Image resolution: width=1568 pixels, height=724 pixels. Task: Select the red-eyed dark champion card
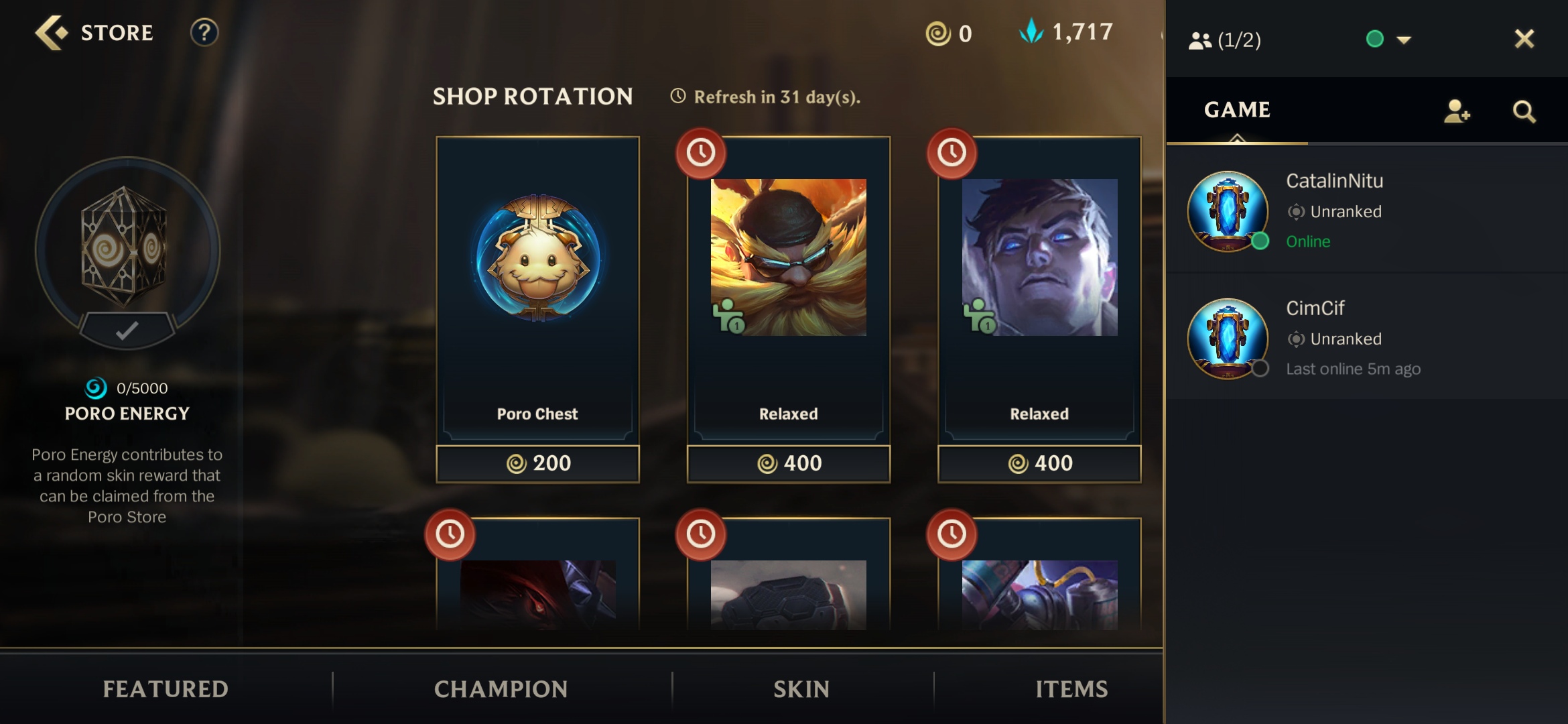coord(537,590)
